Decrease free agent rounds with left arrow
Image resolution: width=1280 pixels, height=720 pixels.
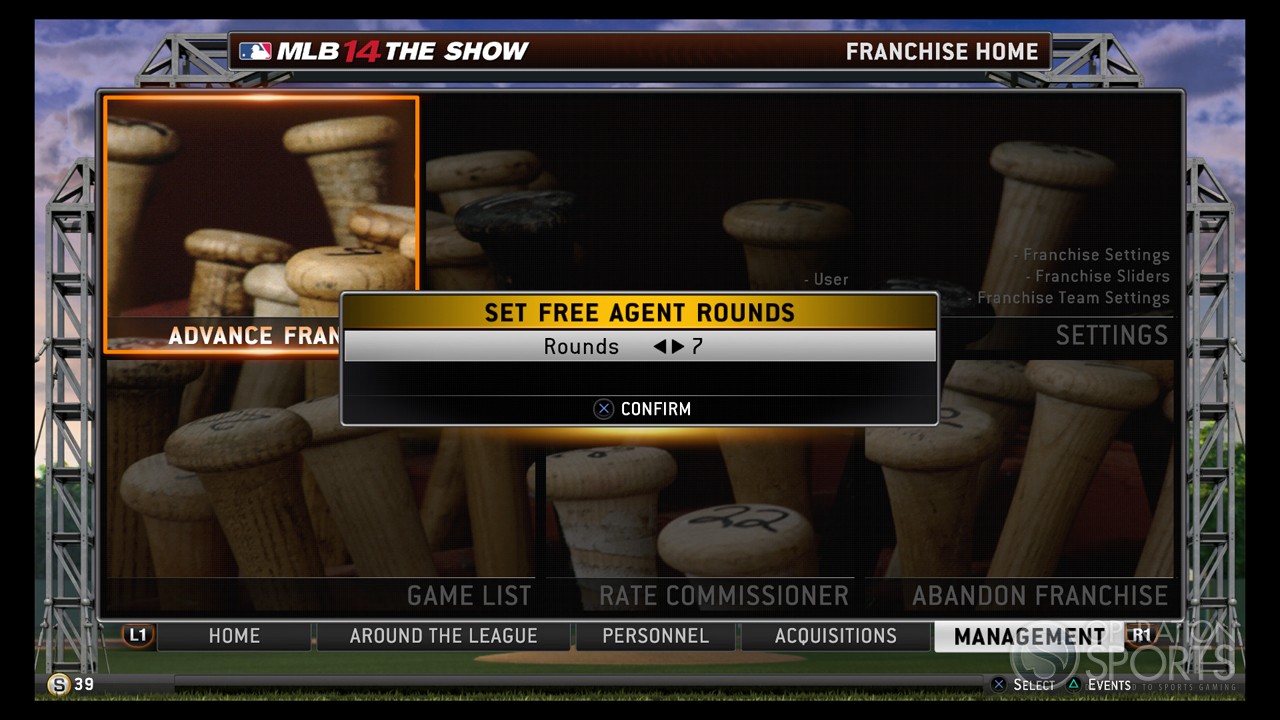(659, 347)
